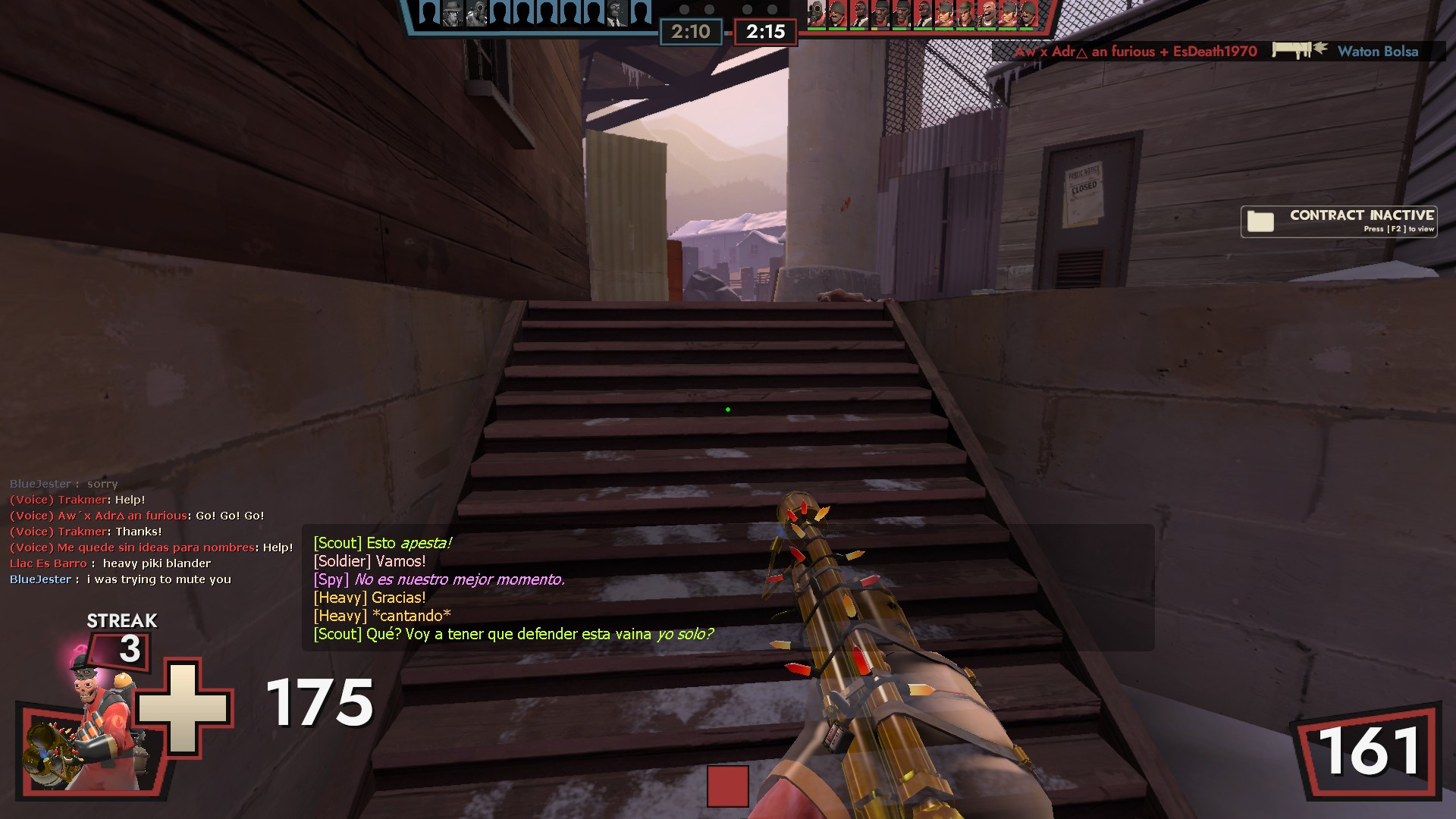Select the BLU Pyro avatar on the scoreboard
The image size is (1456, 819).
(476, 14)
